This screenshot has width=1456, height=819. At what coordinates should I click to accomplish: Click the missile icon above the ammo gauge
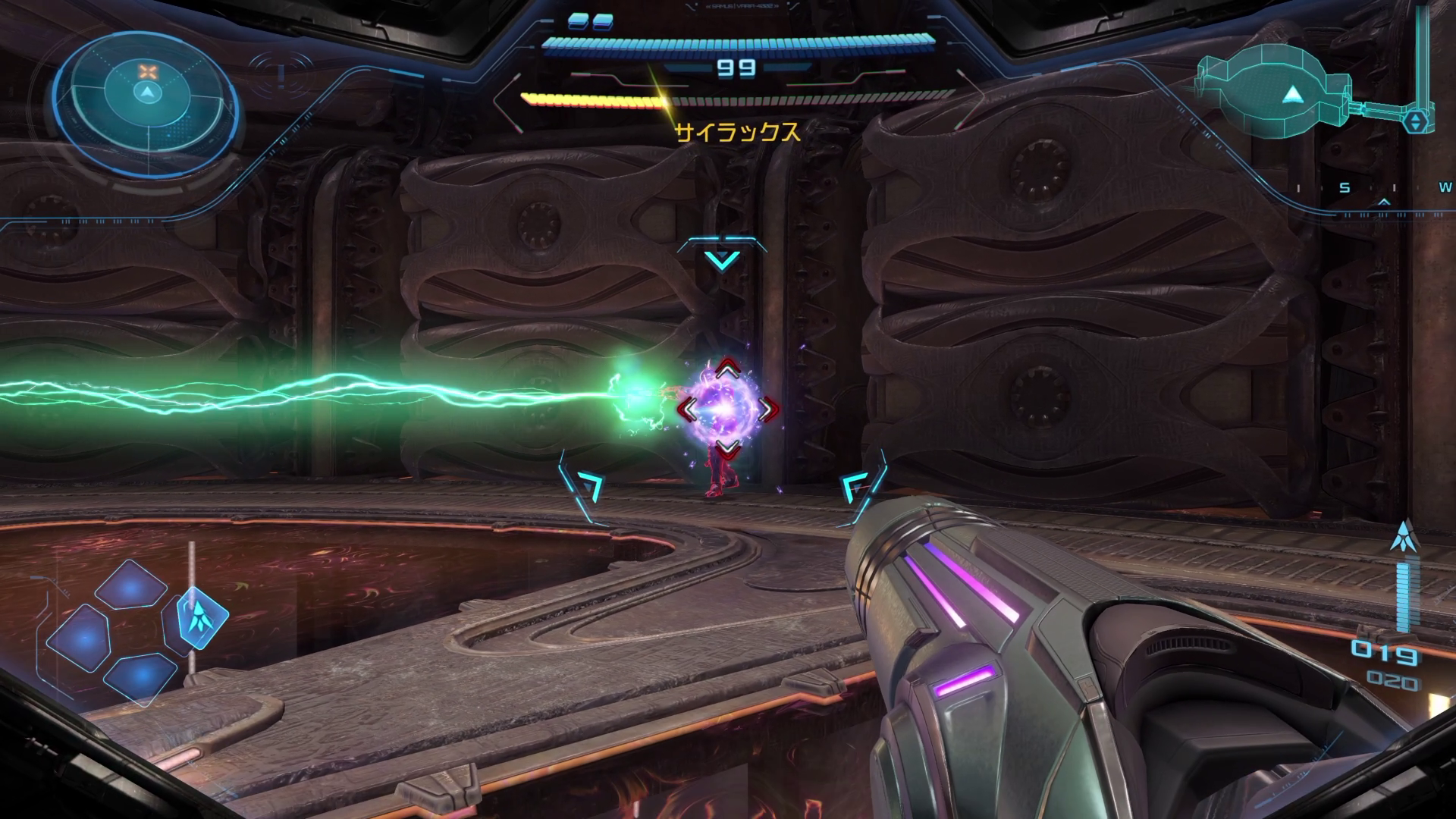point(1404,535)
